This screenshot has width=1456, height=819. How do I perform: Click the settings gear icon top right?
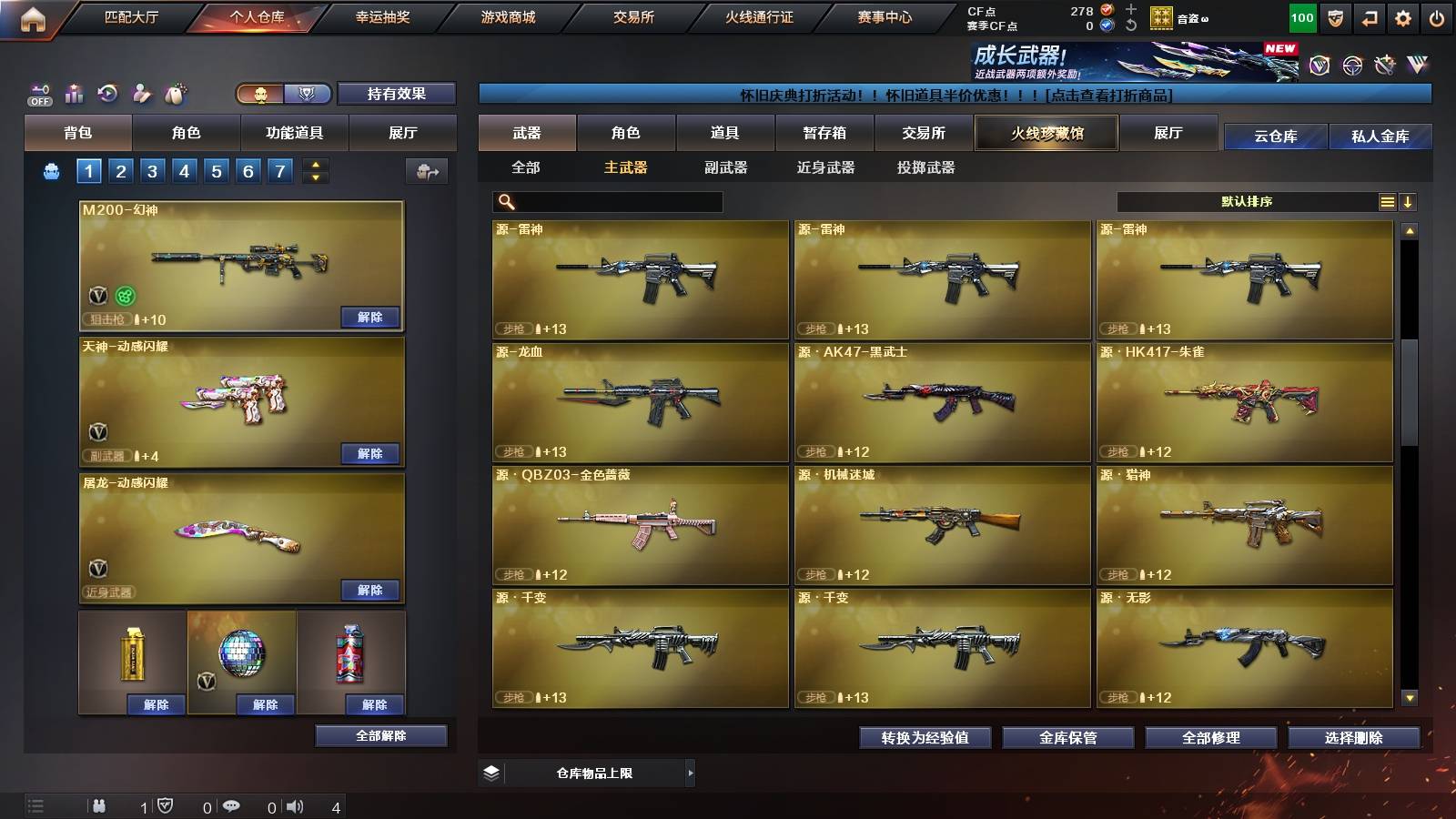(1404, 16)
